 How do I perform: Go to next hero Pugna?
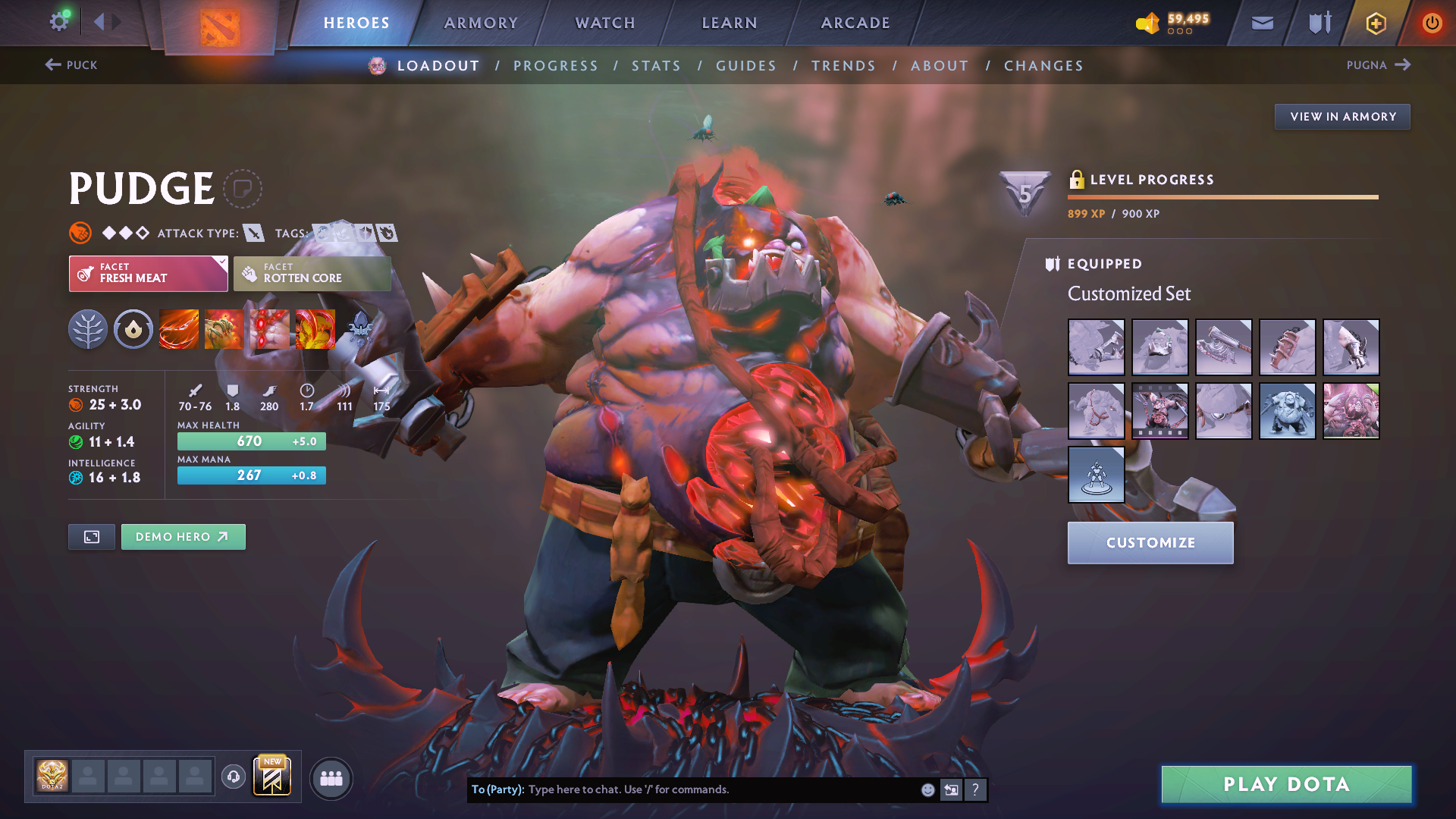1378,65
